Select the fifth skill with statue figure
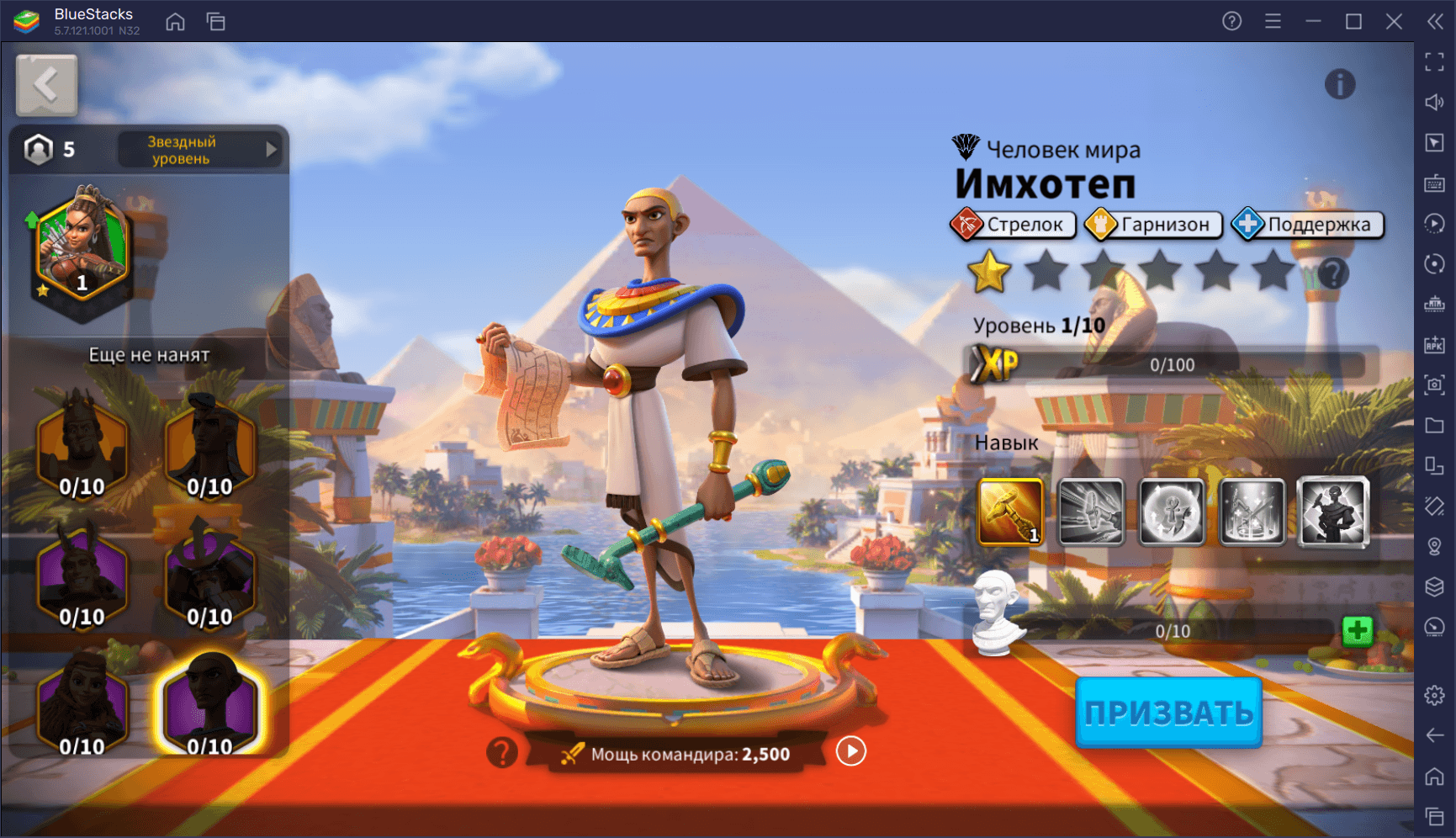The width and height of the screenshot is (1456, 838). pyautogui.click(x=1333, y=512)
